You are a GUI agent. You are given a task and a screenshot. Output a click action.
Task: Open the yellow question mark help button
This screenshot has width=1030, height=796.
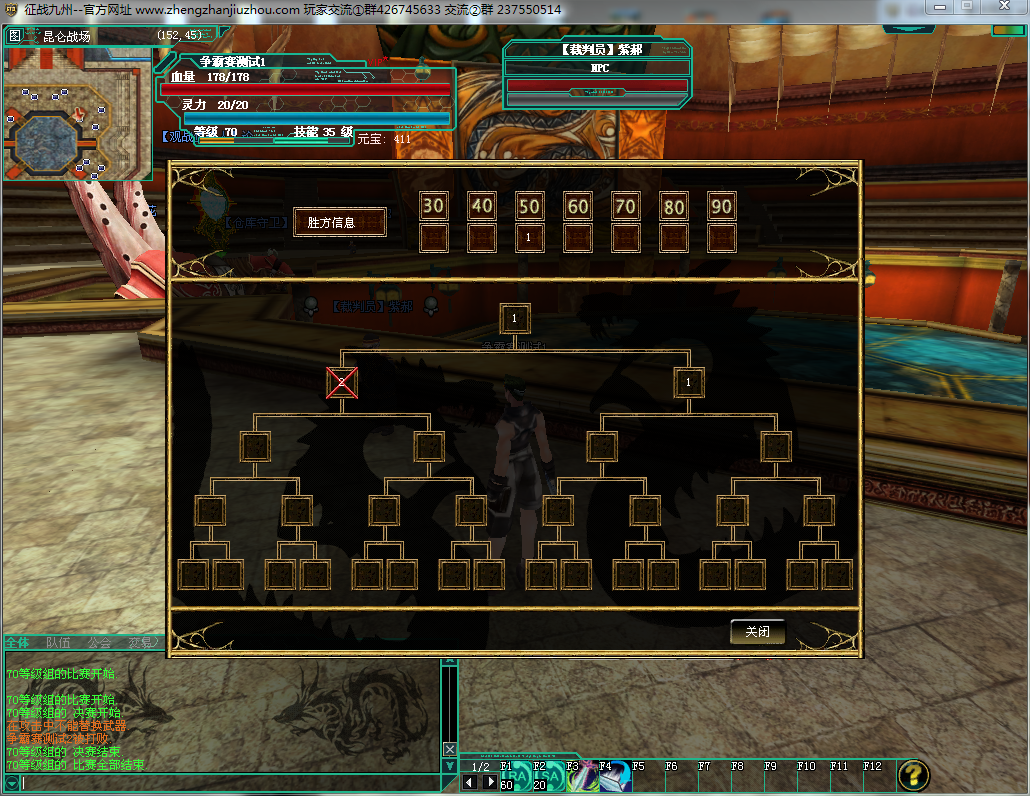click(913, 775)
